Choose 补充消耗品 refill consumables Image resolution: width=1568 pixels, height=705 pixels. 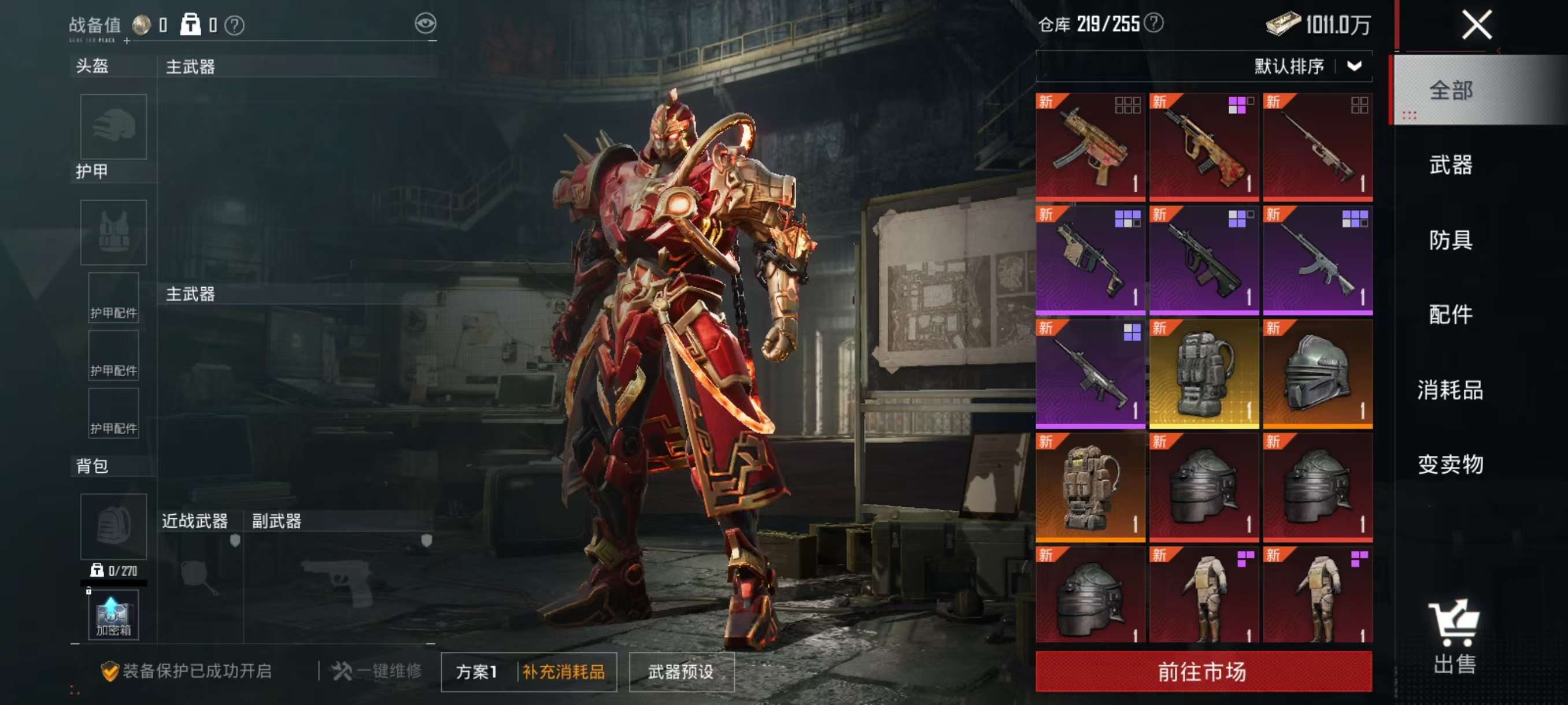[x=564, y=671]
